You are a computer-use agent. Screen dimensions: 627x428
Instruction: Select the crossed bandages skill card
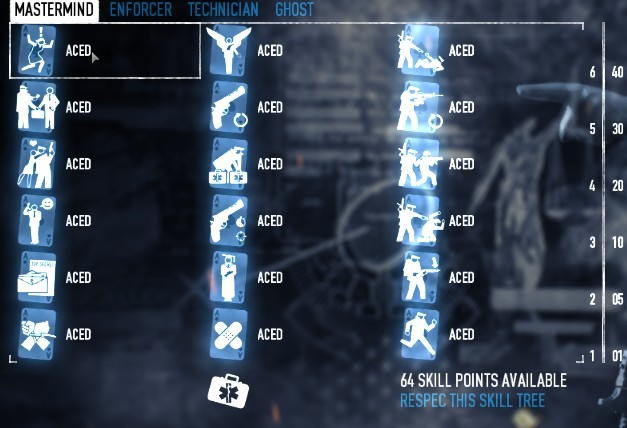pyautogui.click(x=229, y=334)
